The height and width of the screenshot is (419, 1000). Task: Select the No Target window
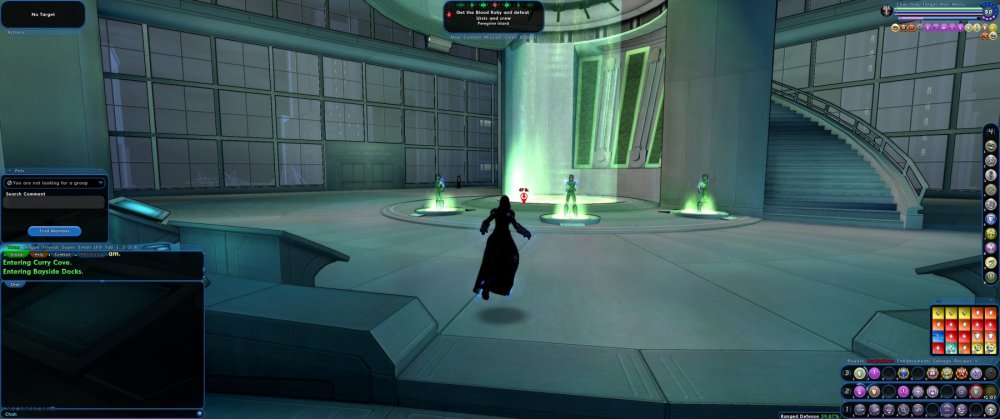(x=43, y=15)
